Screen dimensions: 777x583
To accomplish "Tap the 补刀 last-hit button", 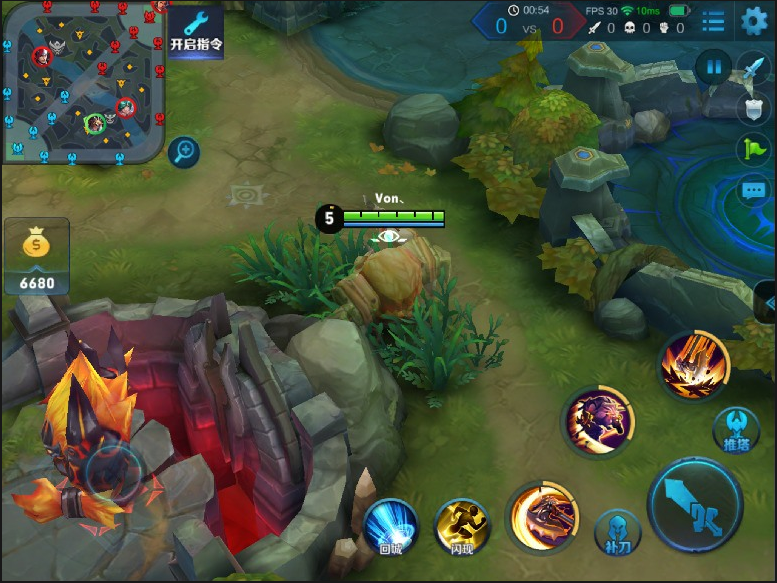I will pyautogui.click(x=618, y=532).
